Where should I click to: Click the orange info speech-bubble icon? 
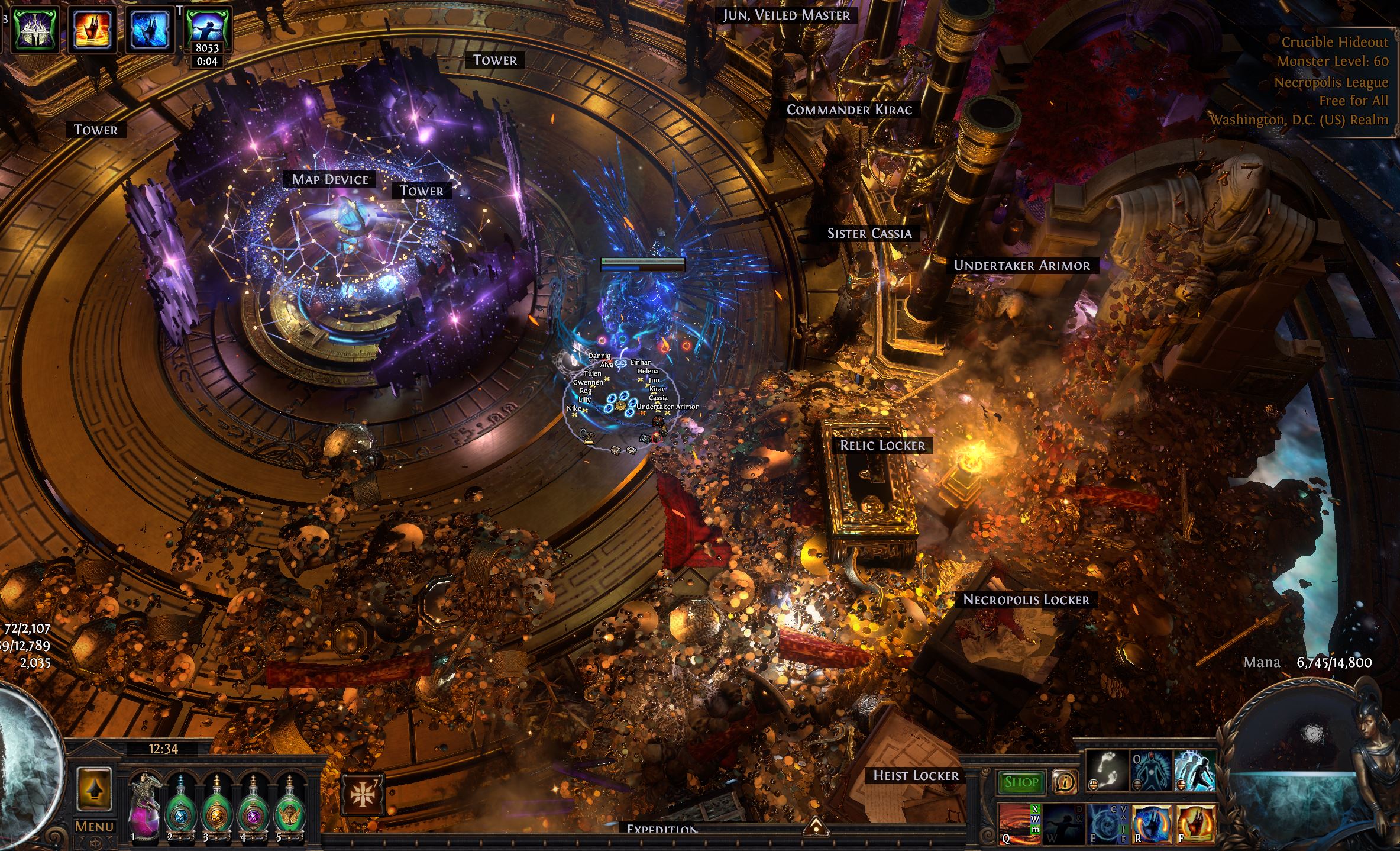1065,782
